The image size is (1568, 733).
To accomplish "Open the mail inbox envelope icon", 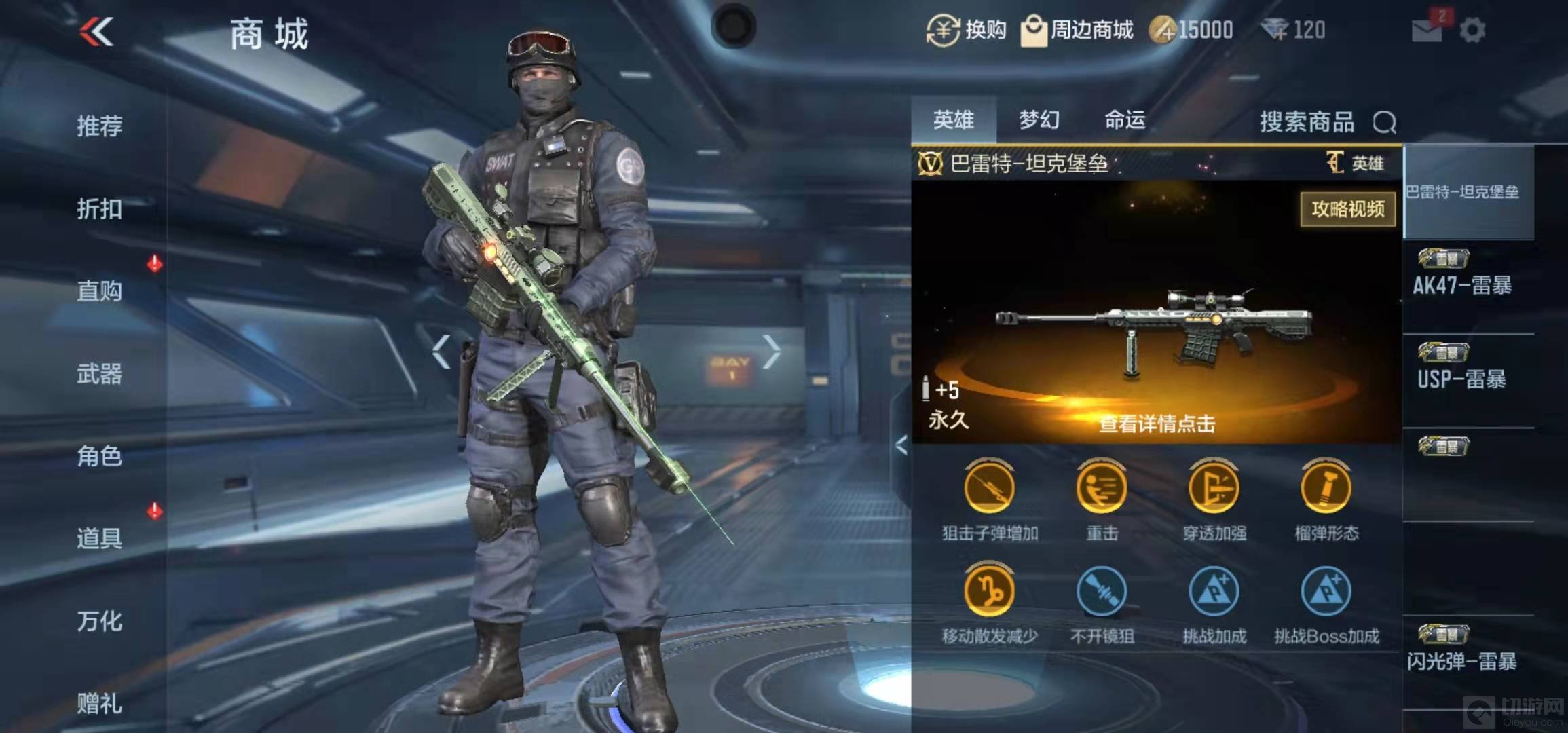I will (1426, 31).
